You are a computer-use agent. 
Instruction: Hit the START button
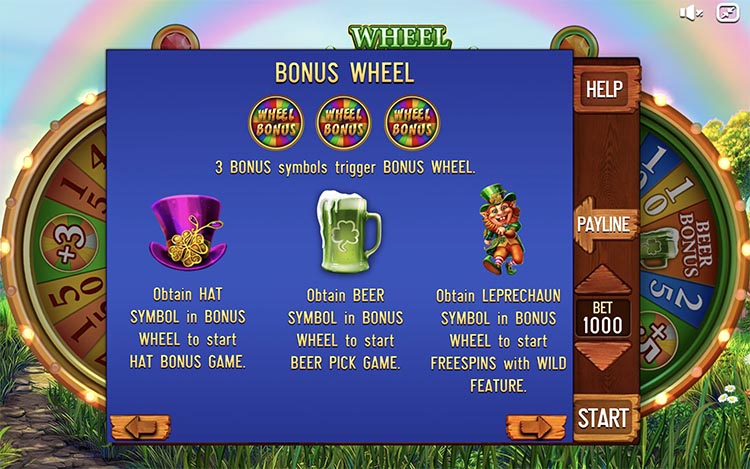point(604,417)
